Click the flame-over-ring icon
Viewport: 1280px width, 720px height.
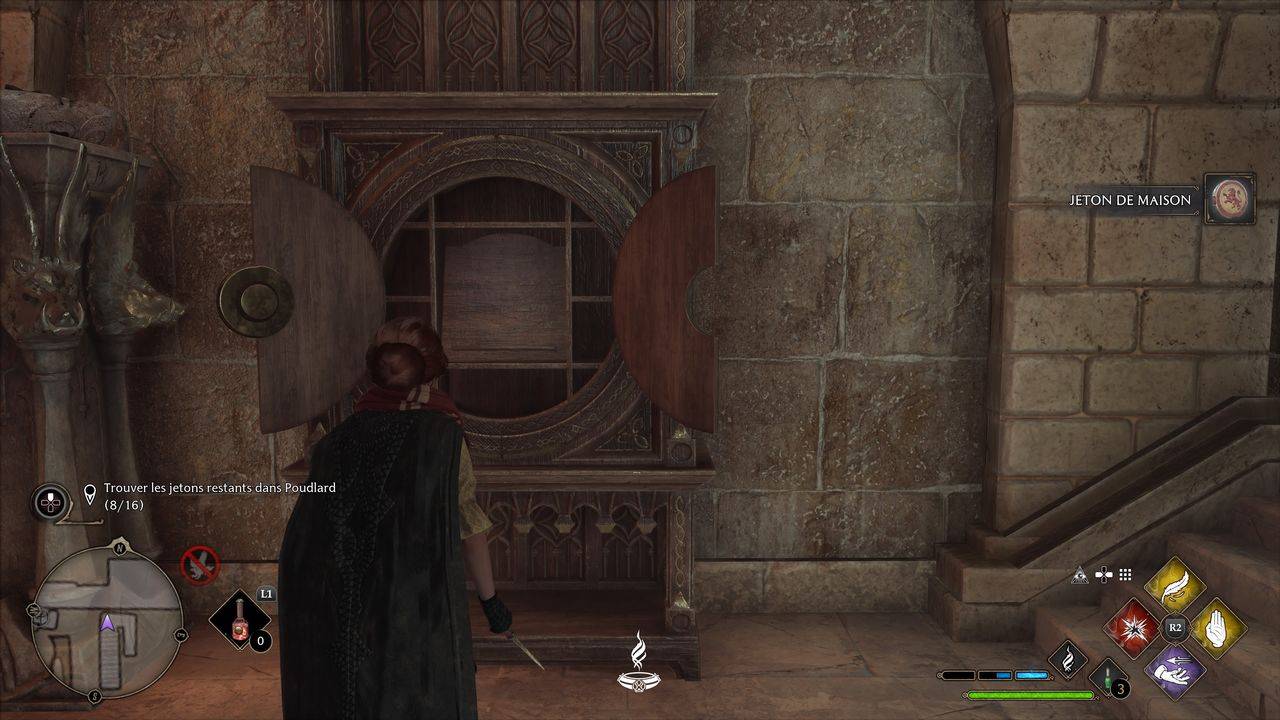coord(638,663)
